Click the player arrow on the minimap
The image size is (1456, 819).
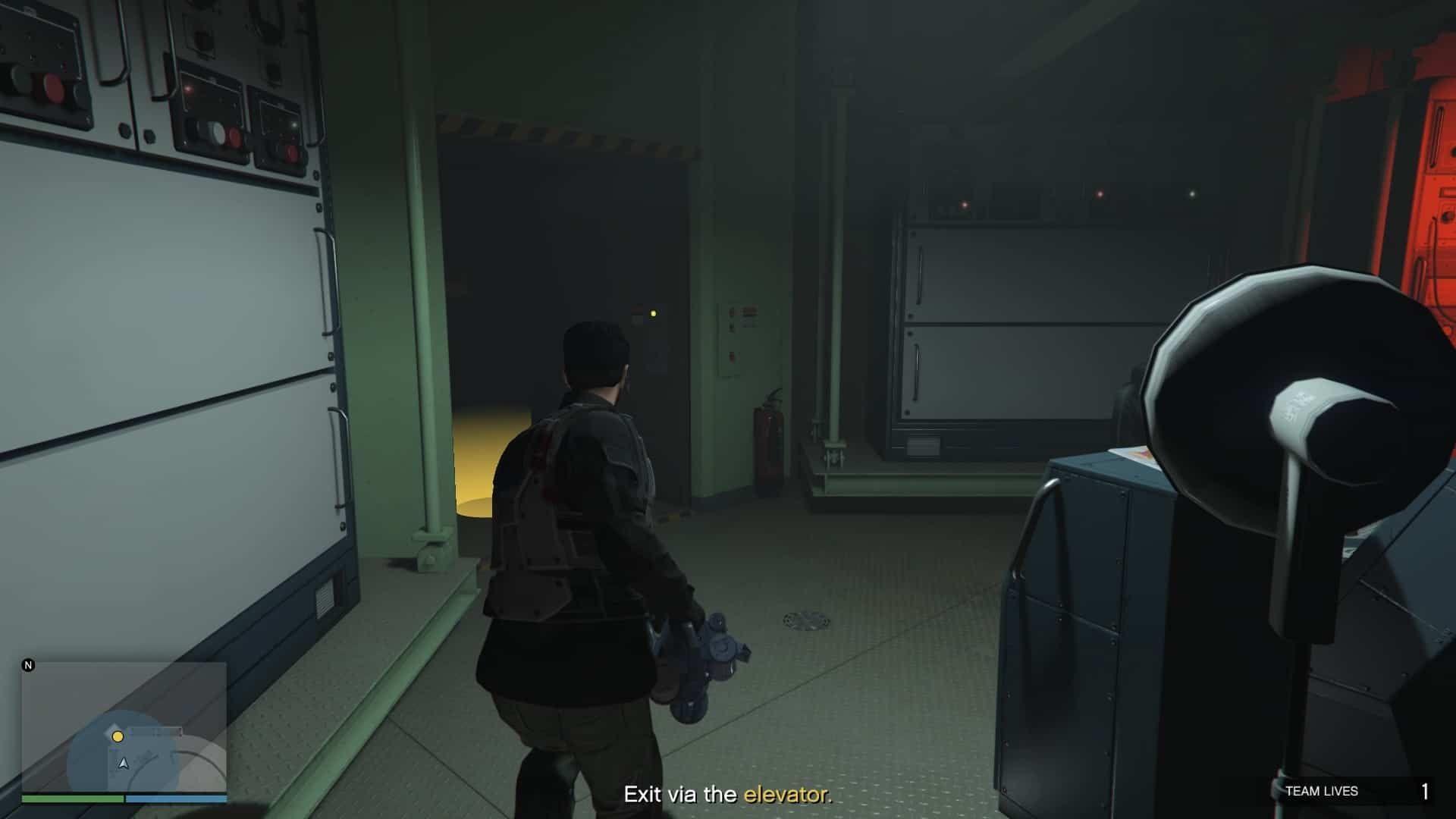124,763
